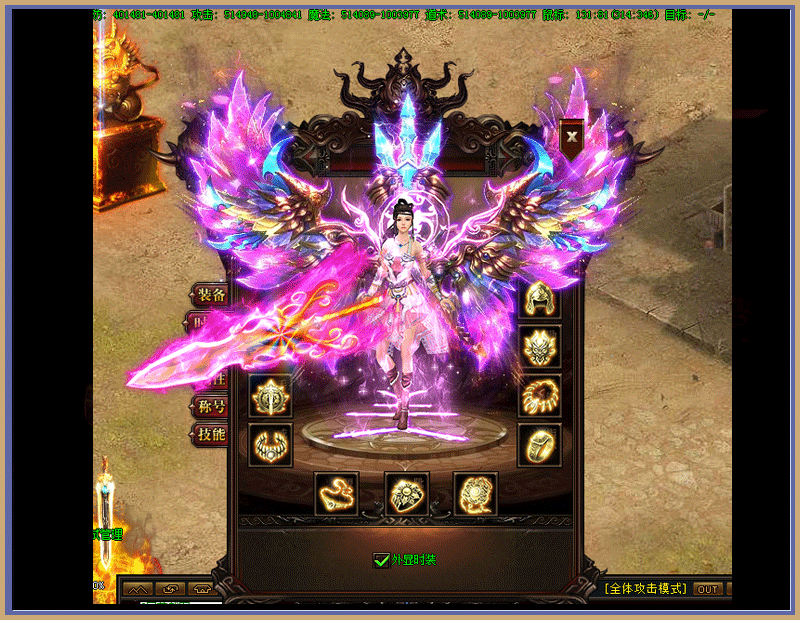Choose the golden round talisman slot

point(476,494)
